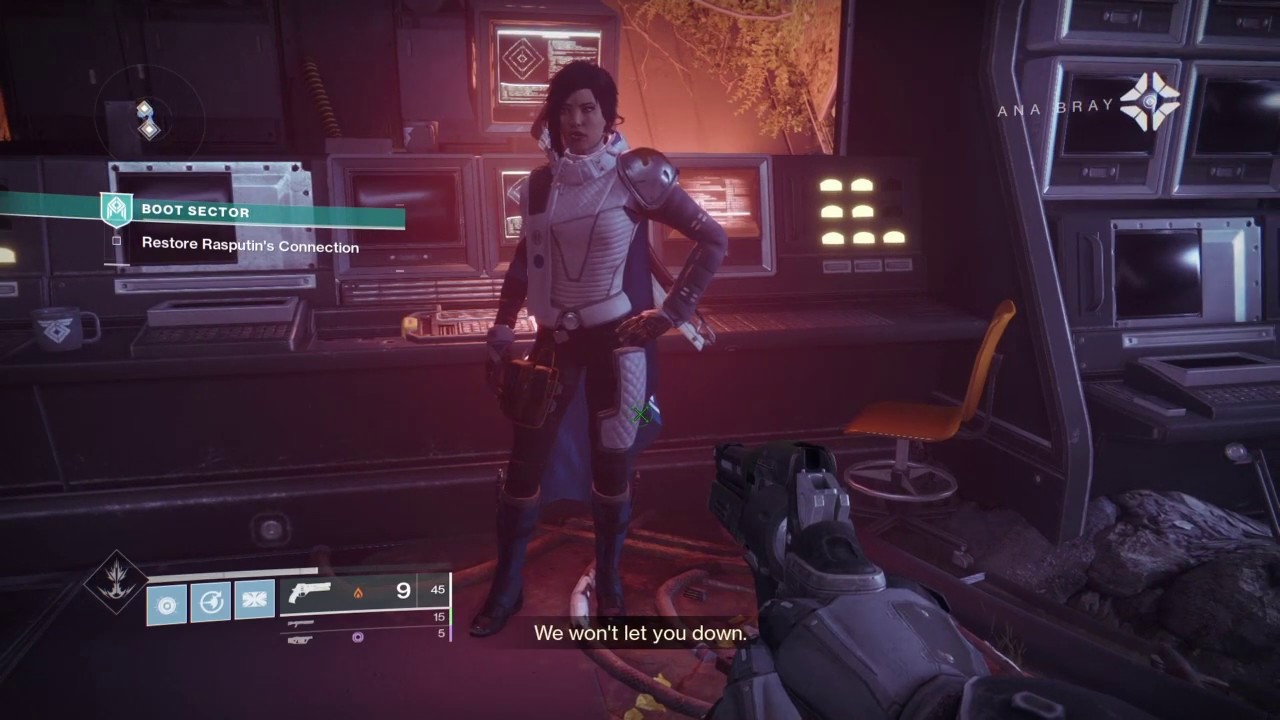Image resolution: width=1280 pixels, height=720 pixels.
Task: Select the Restore Rasputin's Connection objective
Action: click(x=250, y=246)
